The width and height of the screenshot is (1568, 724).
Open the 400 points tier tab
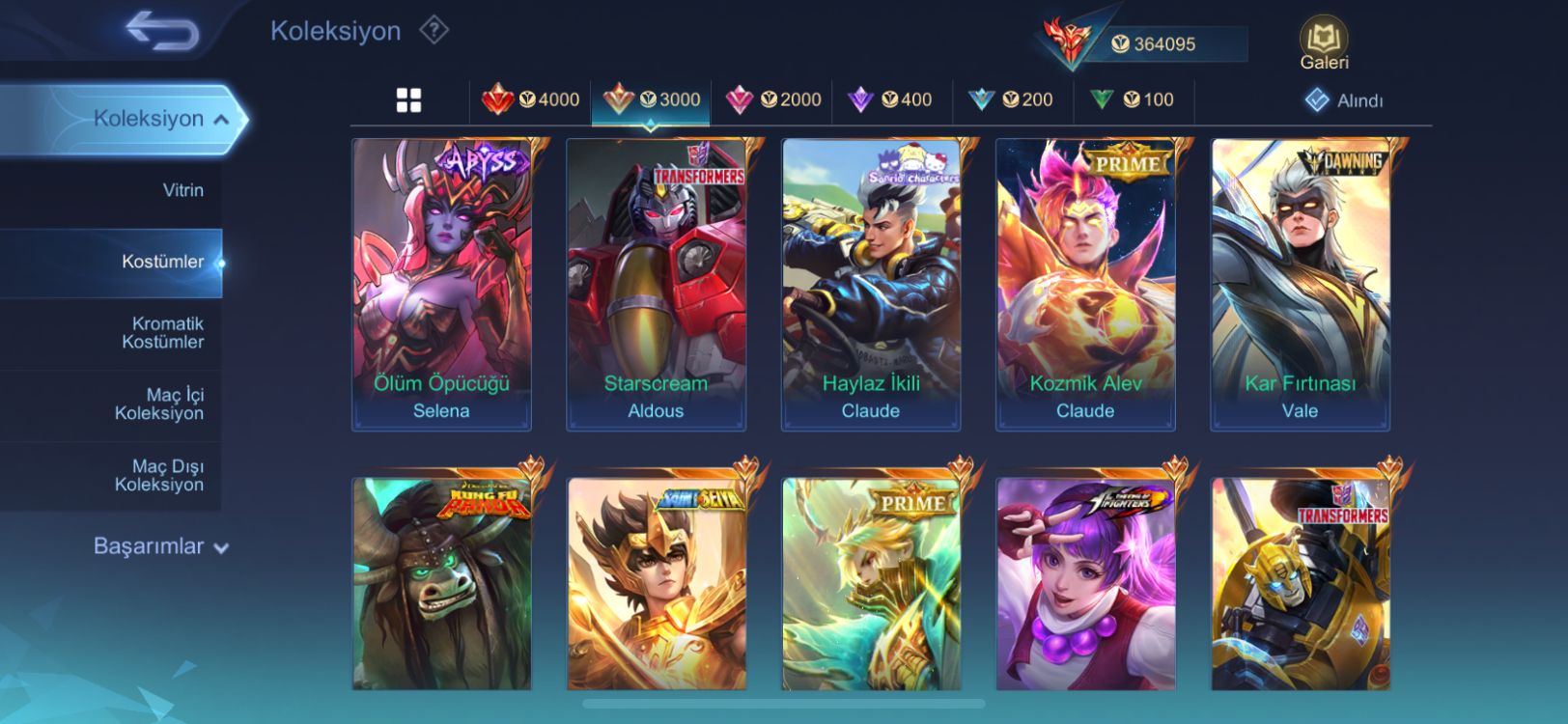click(x=890, y=99)
